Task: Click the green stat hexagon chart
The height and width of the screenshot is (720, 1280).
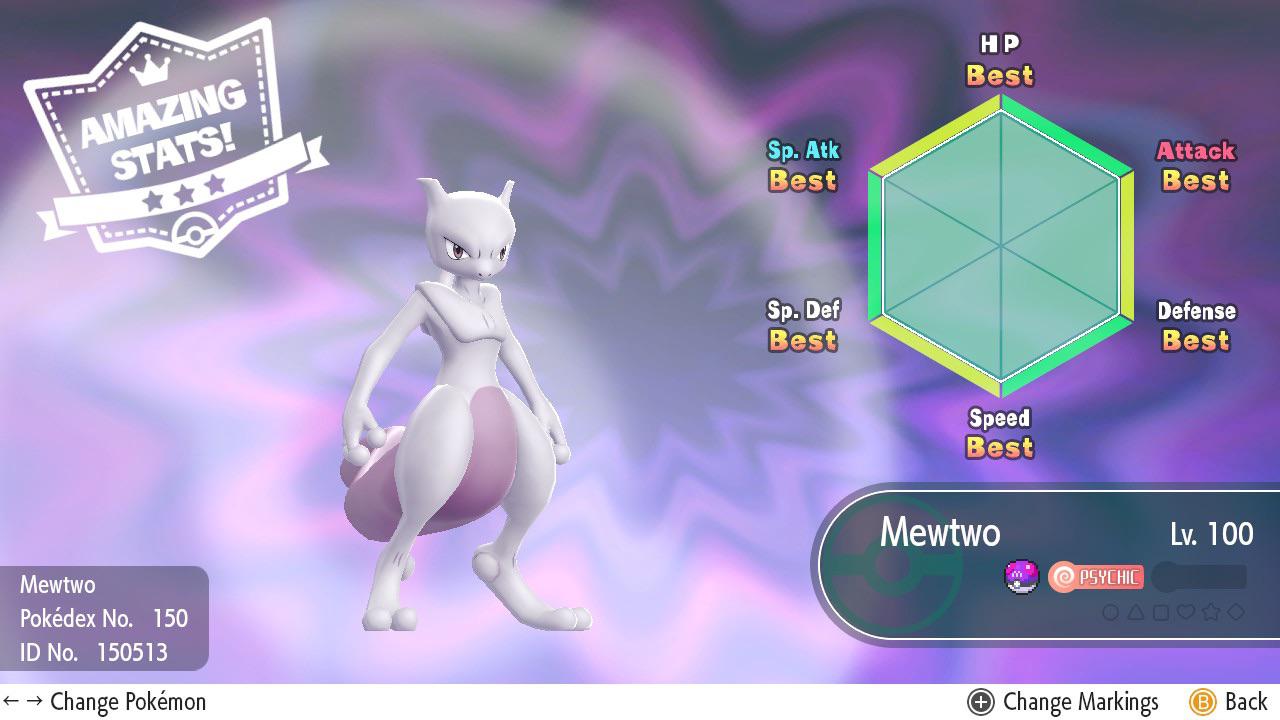Action: 999,243
